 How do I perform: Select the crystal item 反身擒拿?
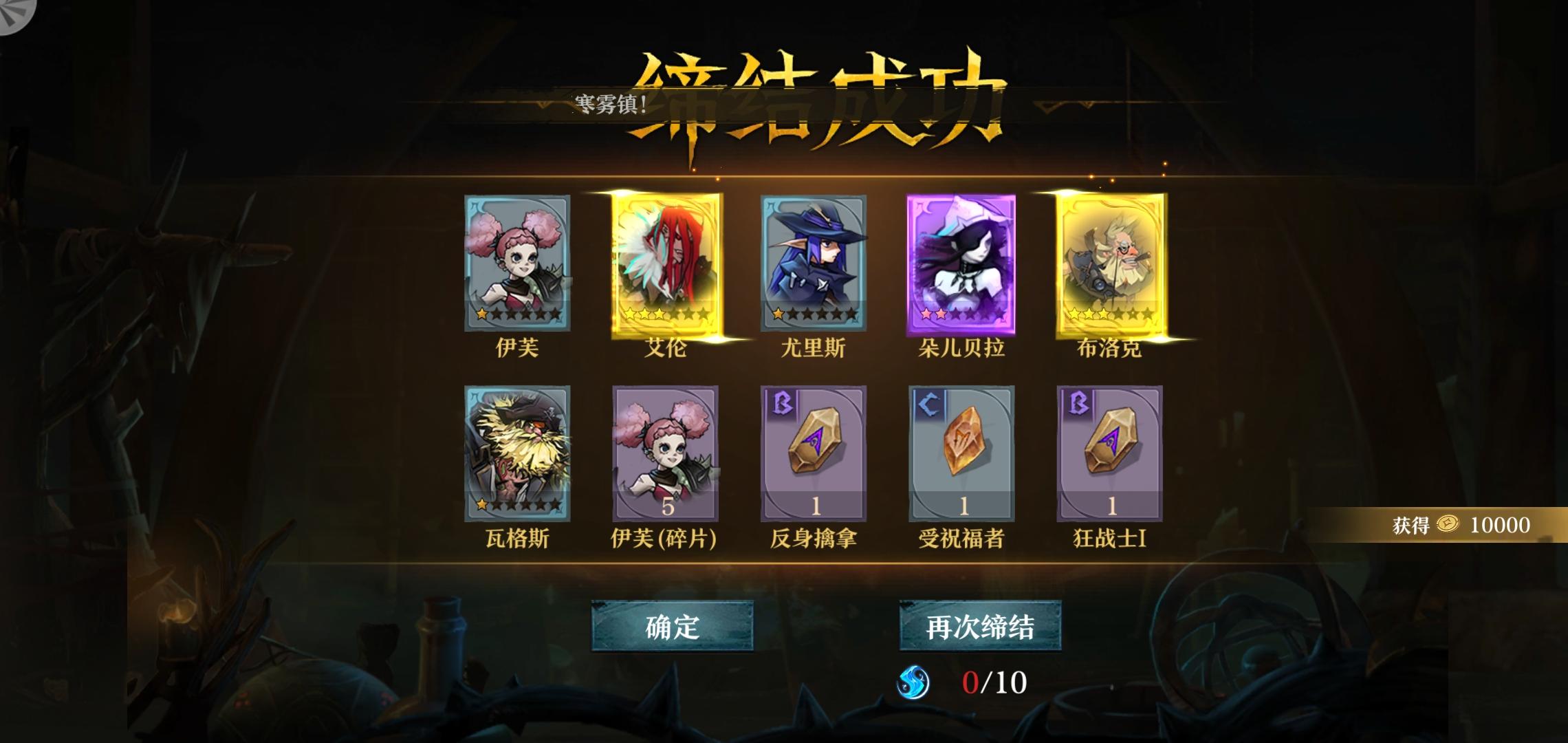point(814,453)
